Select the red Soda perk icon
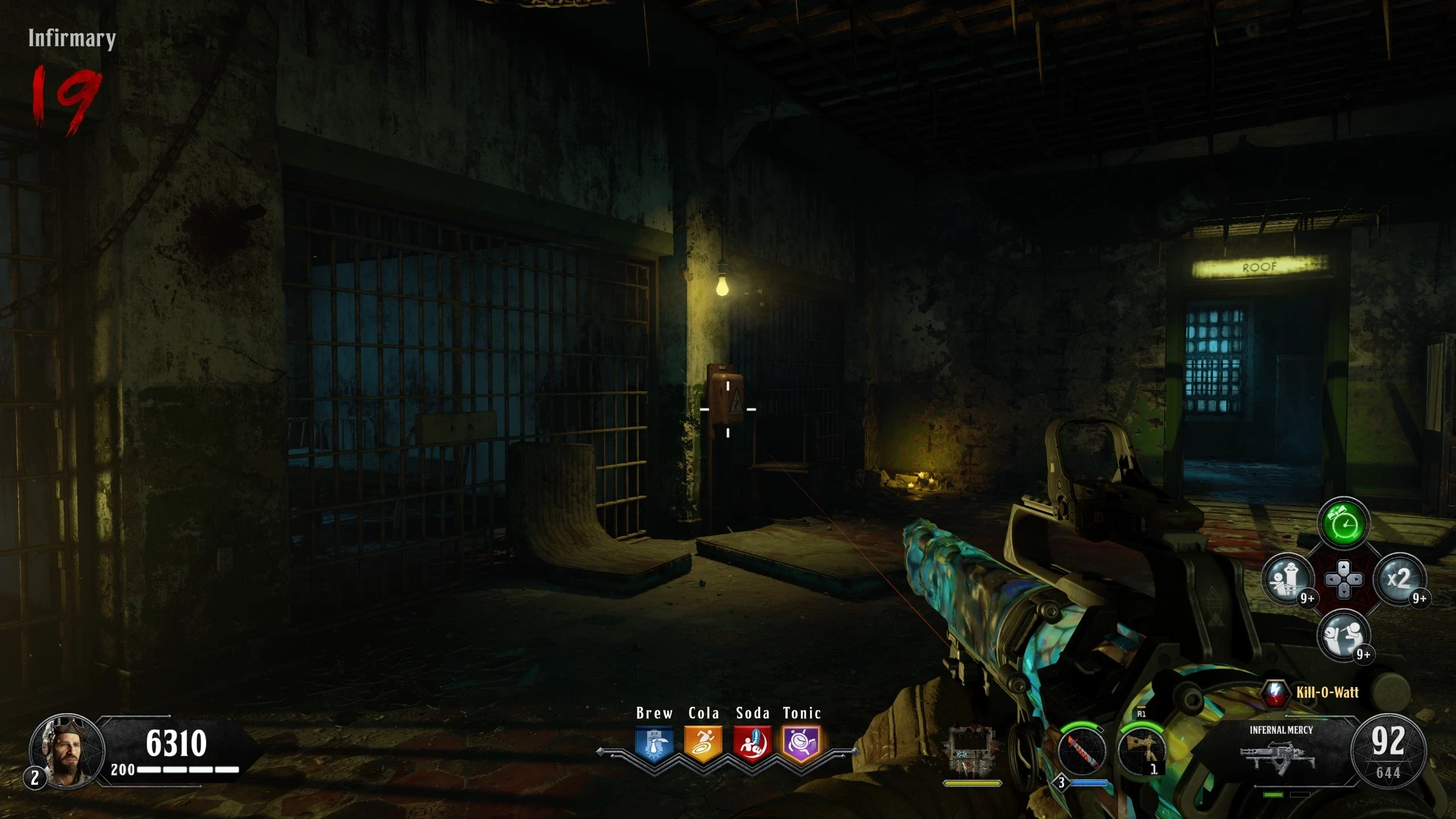1456x819 pixels. (x=752, y=744)
